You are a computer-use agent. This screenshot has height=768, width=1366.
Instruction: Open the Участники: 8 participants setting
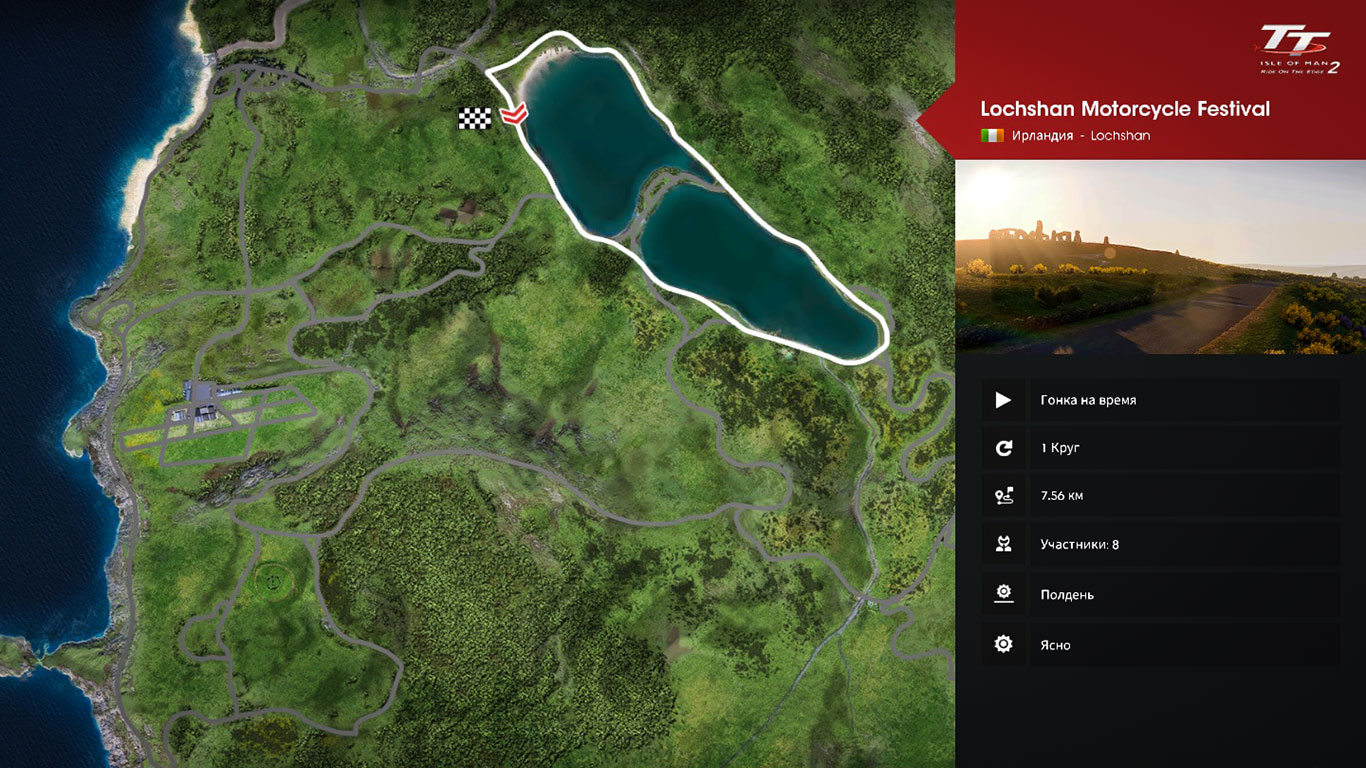pyautogui.click(x=1160, y=545)
